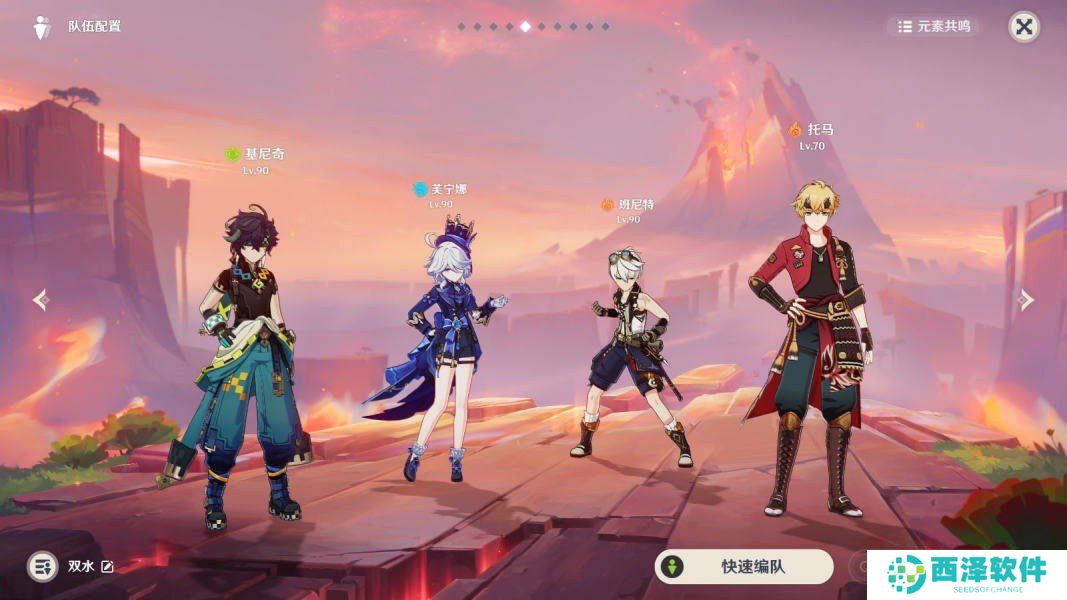Click the 快速编队 quick setup button
Image resolution: width=1067 pixels, height=600 pixels.
pos(743,566)
